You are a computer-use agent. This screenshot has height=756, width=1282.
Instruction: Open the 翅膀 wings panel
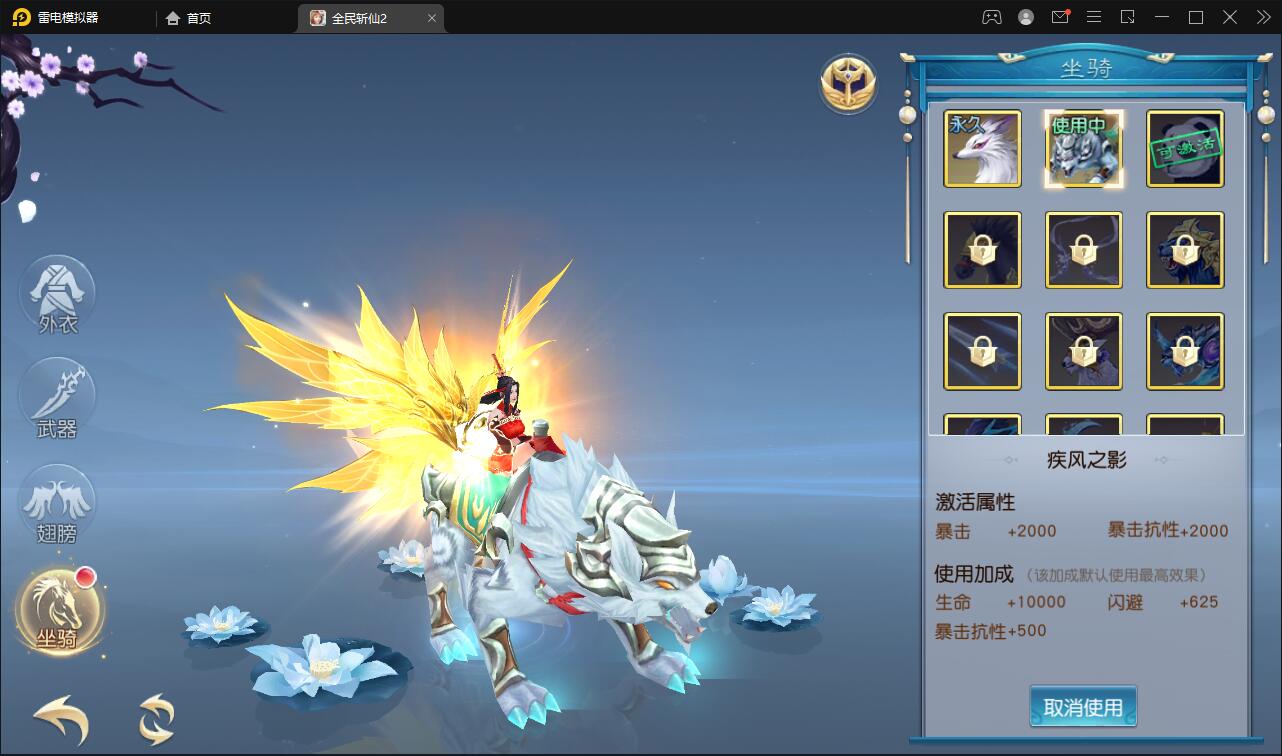57,505
